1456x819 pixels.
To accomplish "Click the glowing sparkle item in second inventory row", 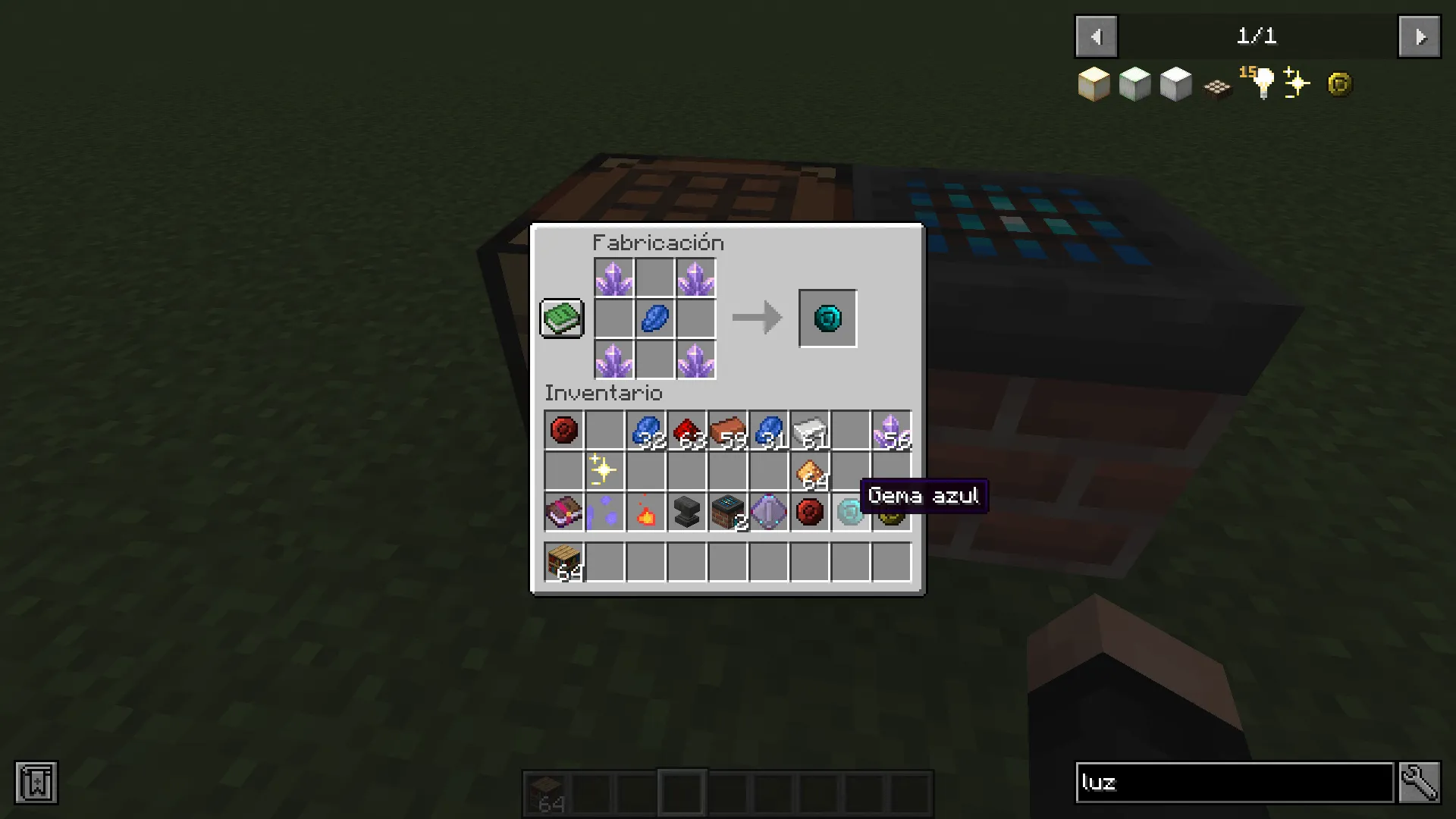I will point(604,471).
